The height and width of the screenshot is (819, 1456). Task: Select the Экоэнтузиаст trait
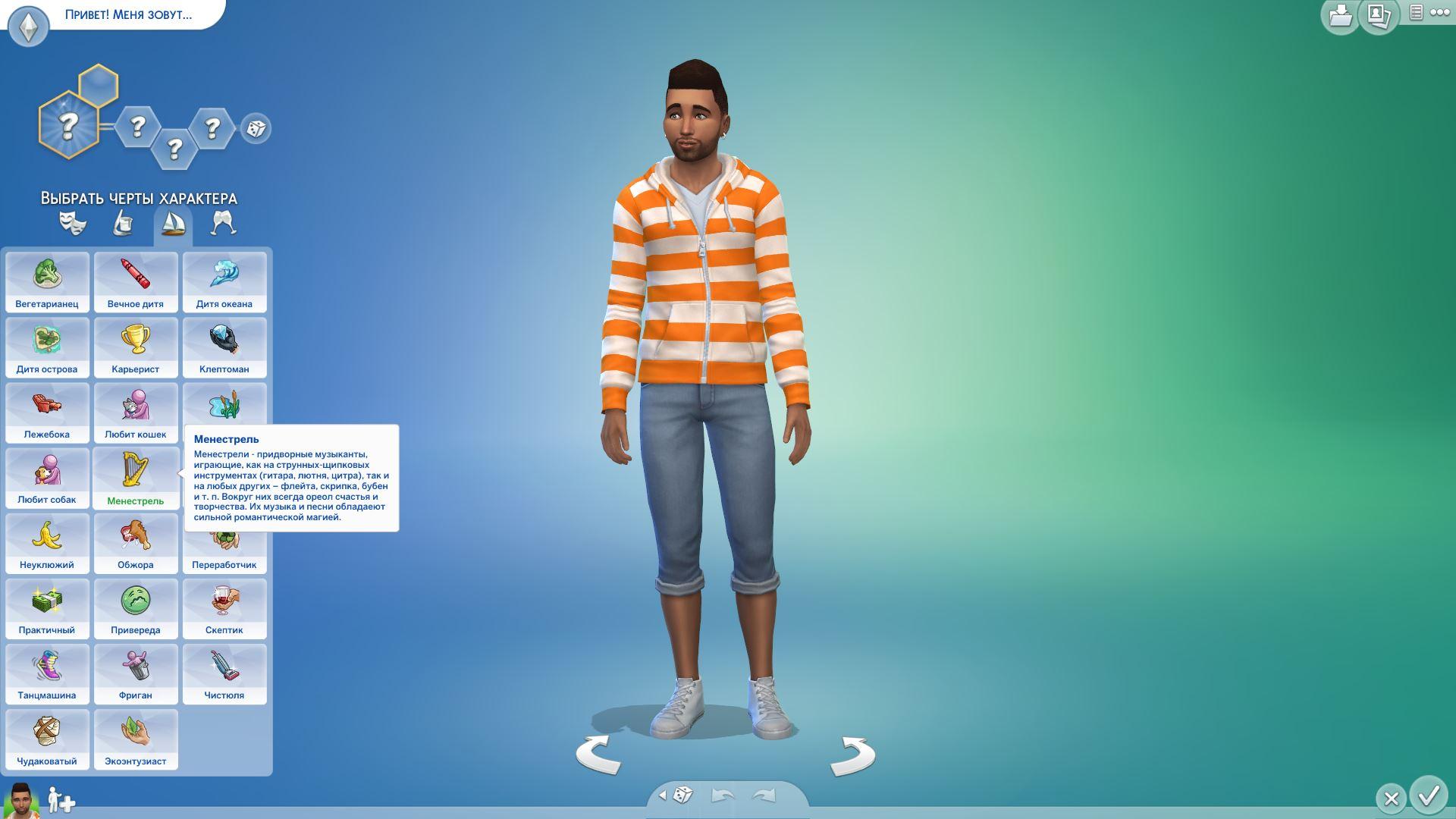(136, 739)
